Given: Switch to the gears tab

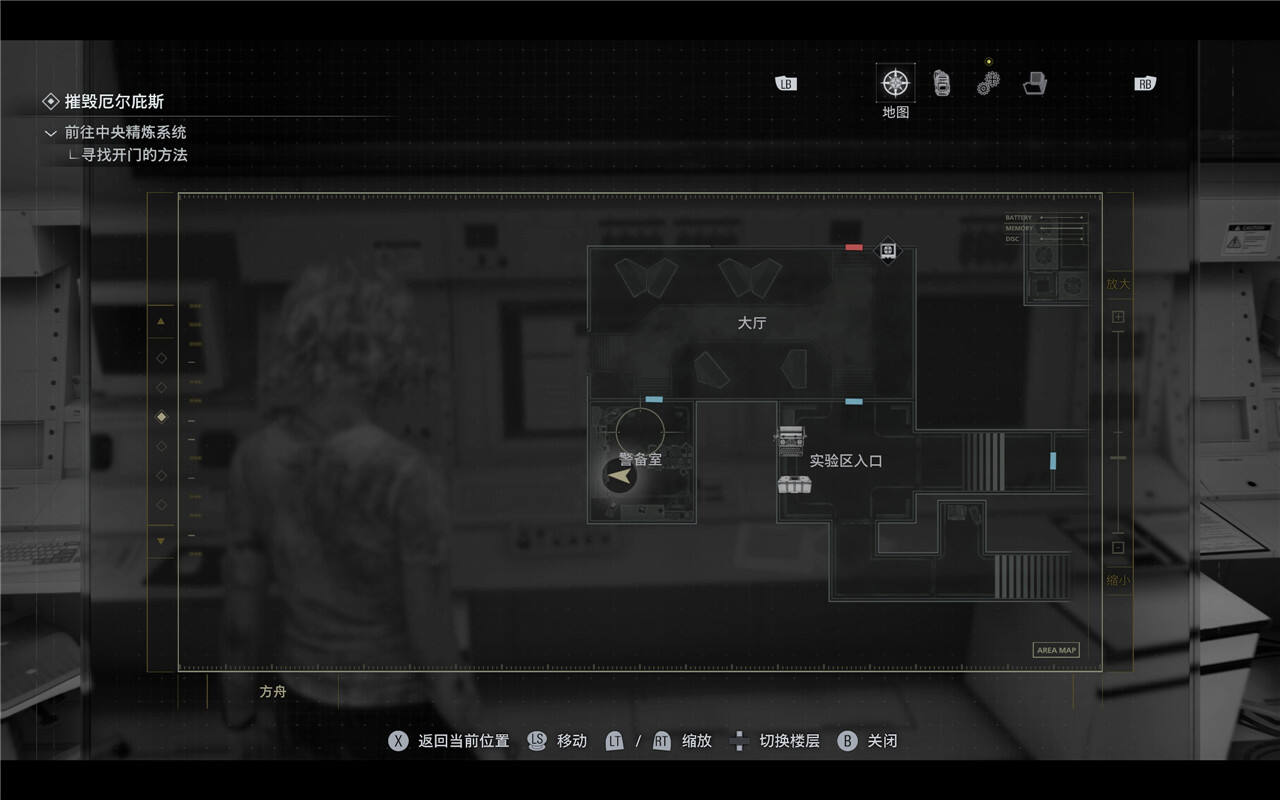Looking at the screenshot, I should [987, 84].
